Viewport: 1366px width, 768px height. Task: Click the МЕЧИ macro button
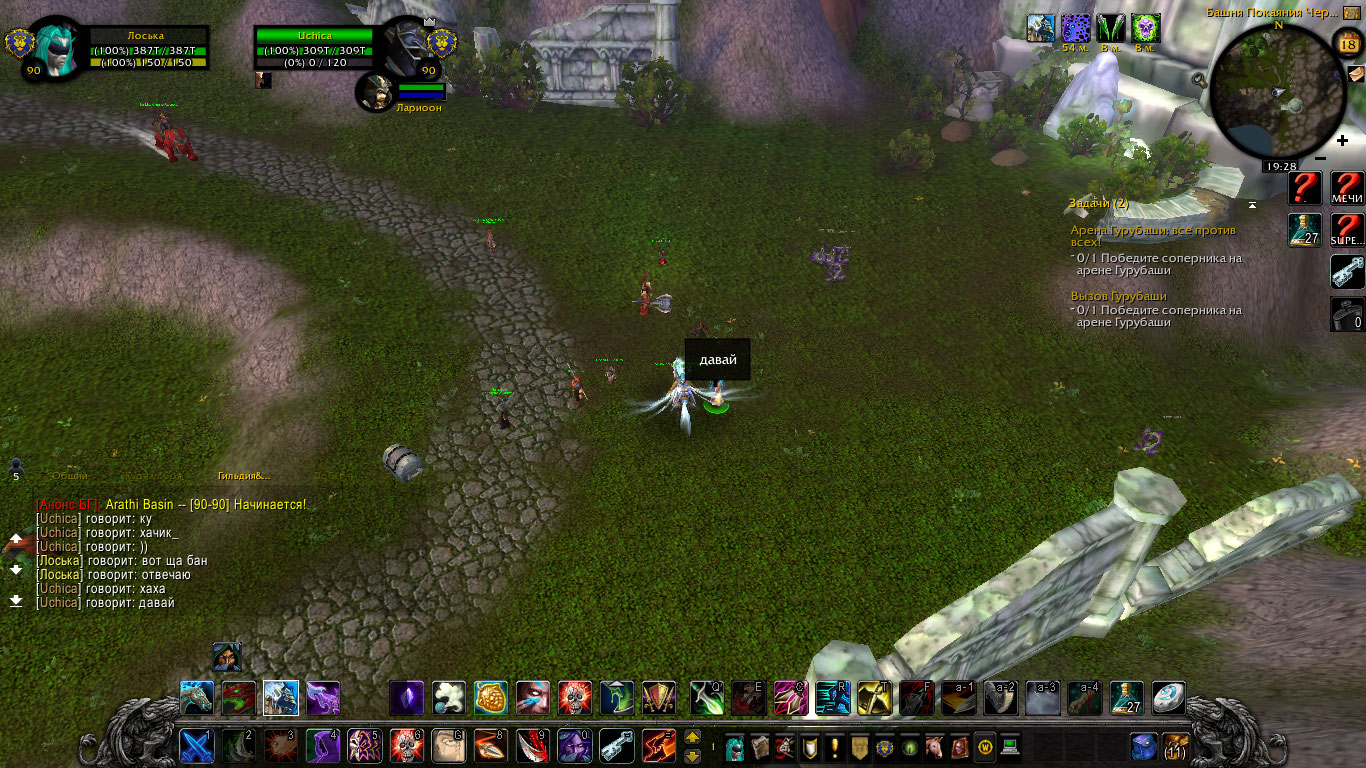[x=1347, y=188]
